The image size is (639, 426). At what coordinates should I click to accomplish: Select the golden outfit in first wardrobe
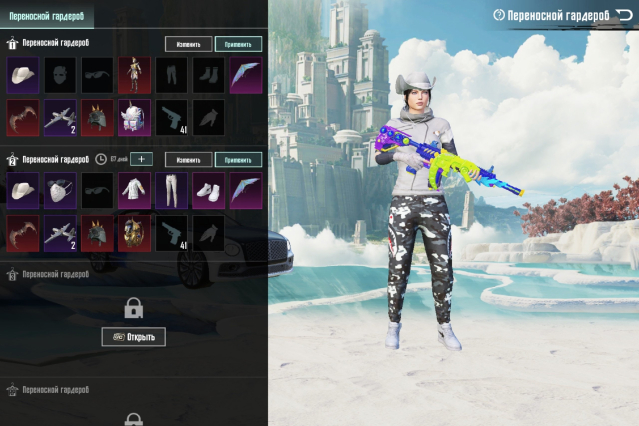pos(134,74)
